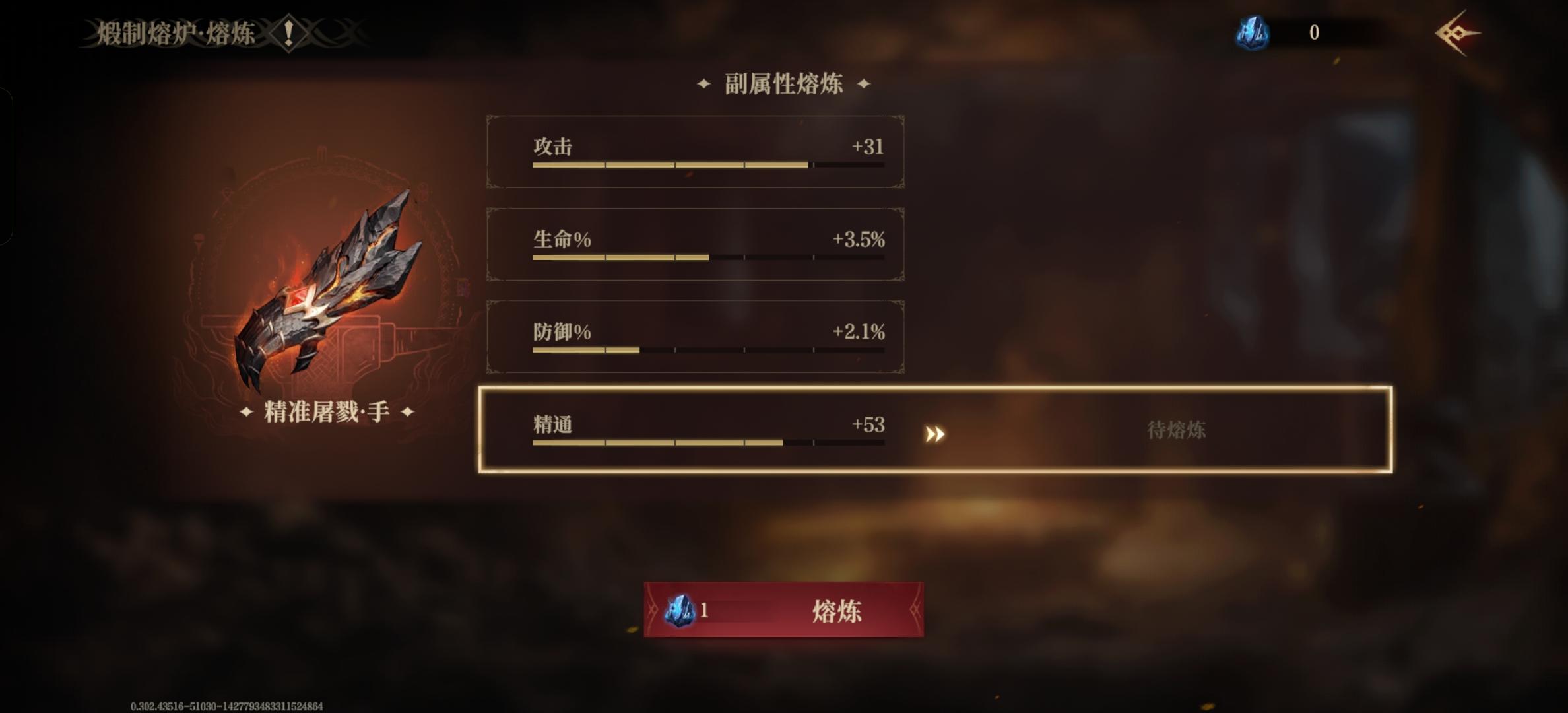Click the decorative divider icon after the title

tap(337, 31)
